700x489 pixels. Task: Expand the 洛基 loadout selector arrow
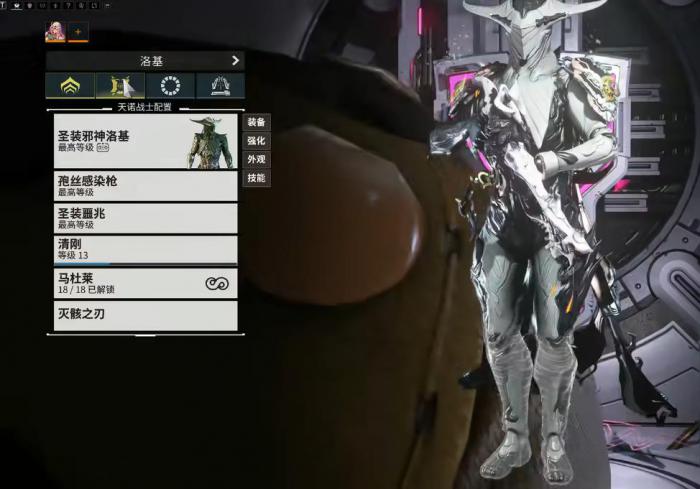click(235, 60)
